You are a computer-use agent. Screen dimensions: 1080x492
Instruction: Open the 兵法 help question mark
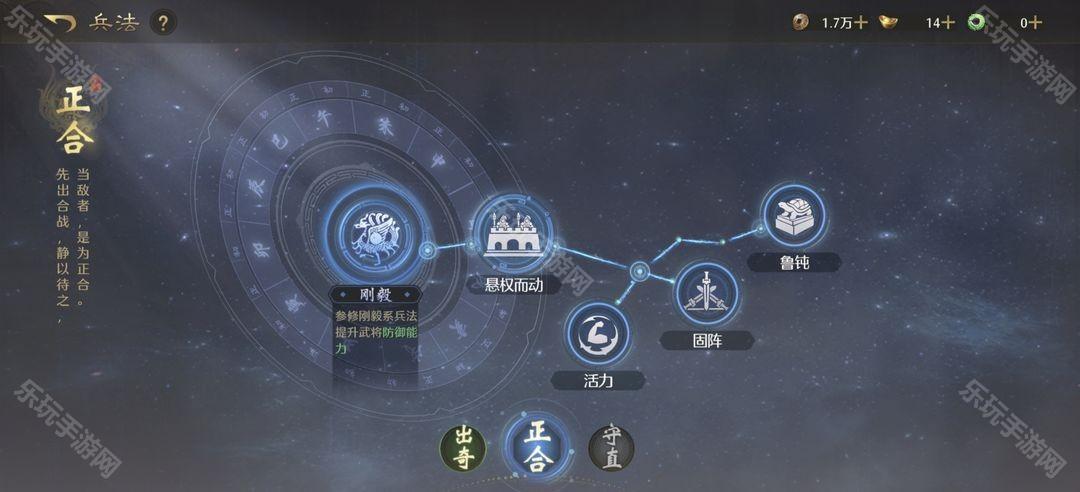pyautogui.click(x=164, y=22)
